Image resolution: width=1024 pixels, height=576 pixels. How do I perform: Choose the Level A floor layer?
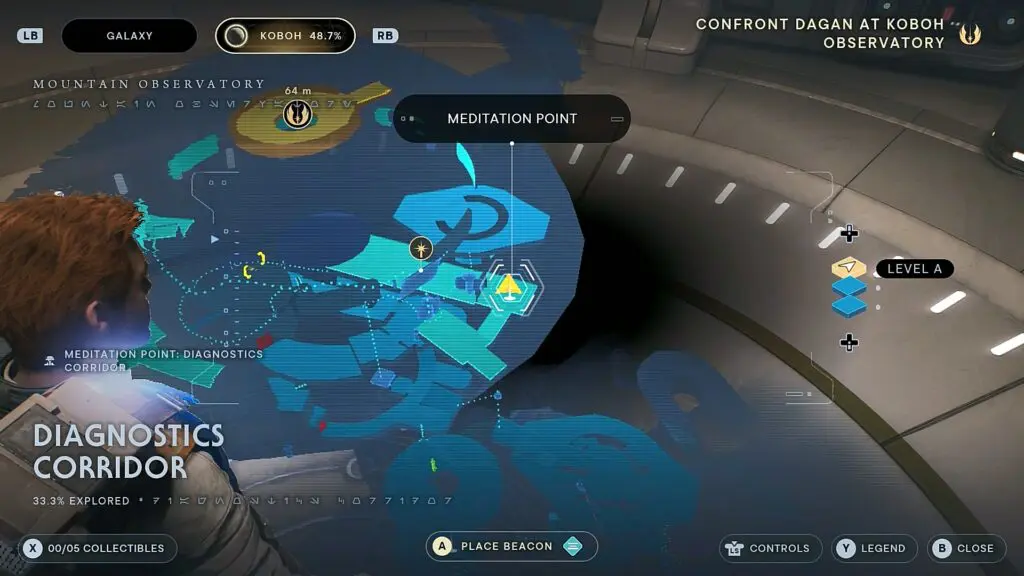[x=849, y=268]
